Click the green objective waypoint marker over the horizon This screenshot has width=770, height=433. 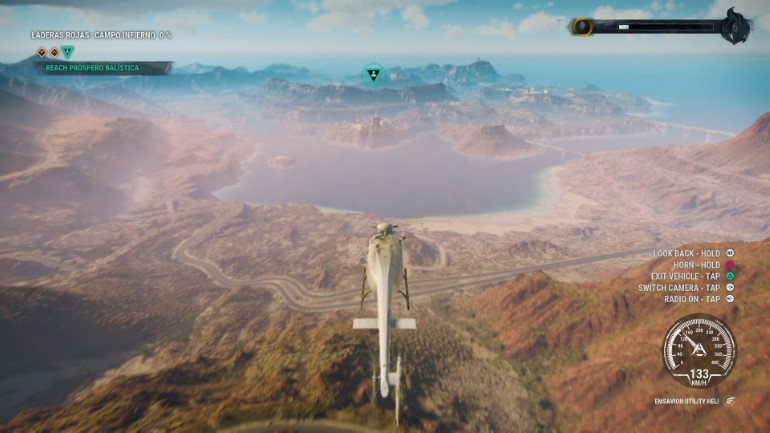(372, 74)
